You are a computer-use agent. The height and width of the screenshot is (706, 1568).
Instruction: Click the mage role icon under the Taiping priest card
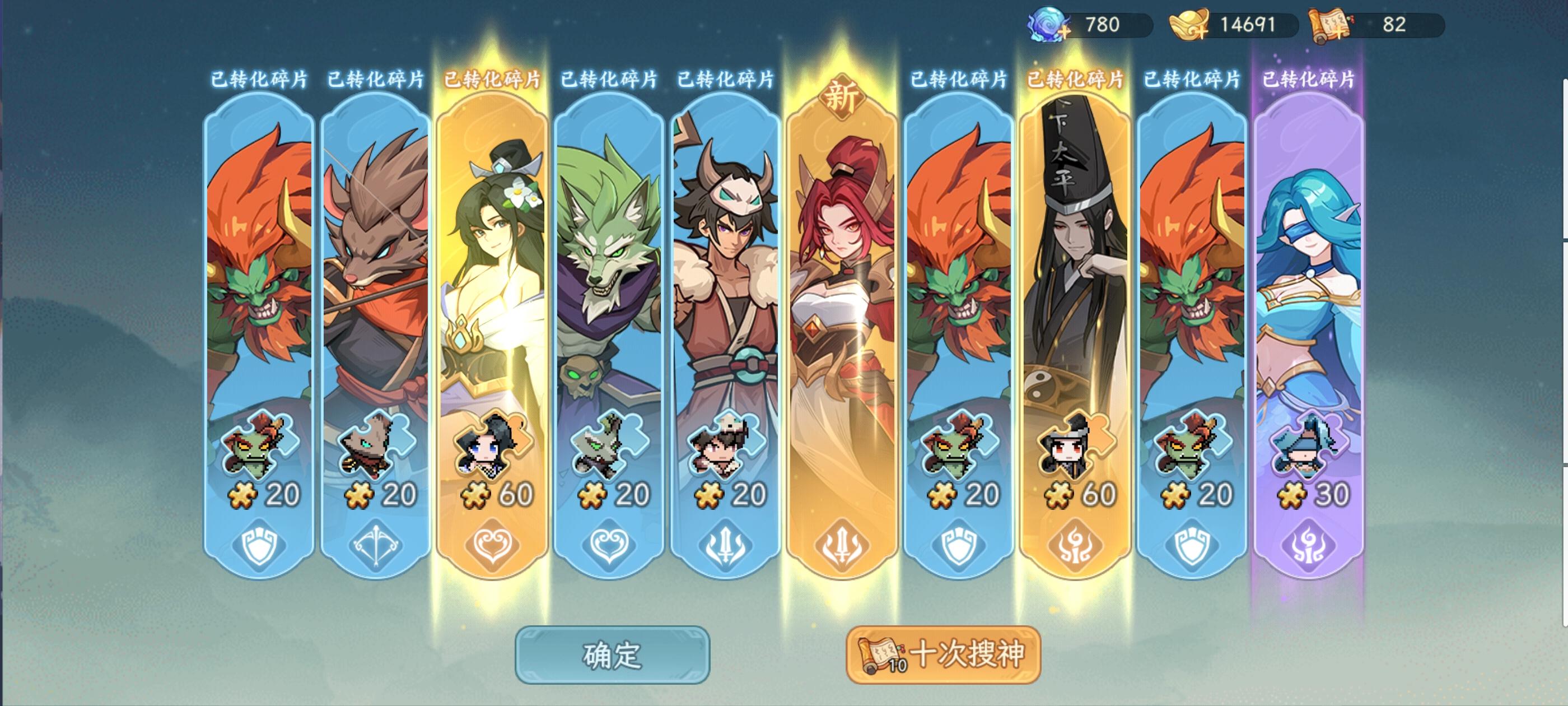click(1076, 546)
